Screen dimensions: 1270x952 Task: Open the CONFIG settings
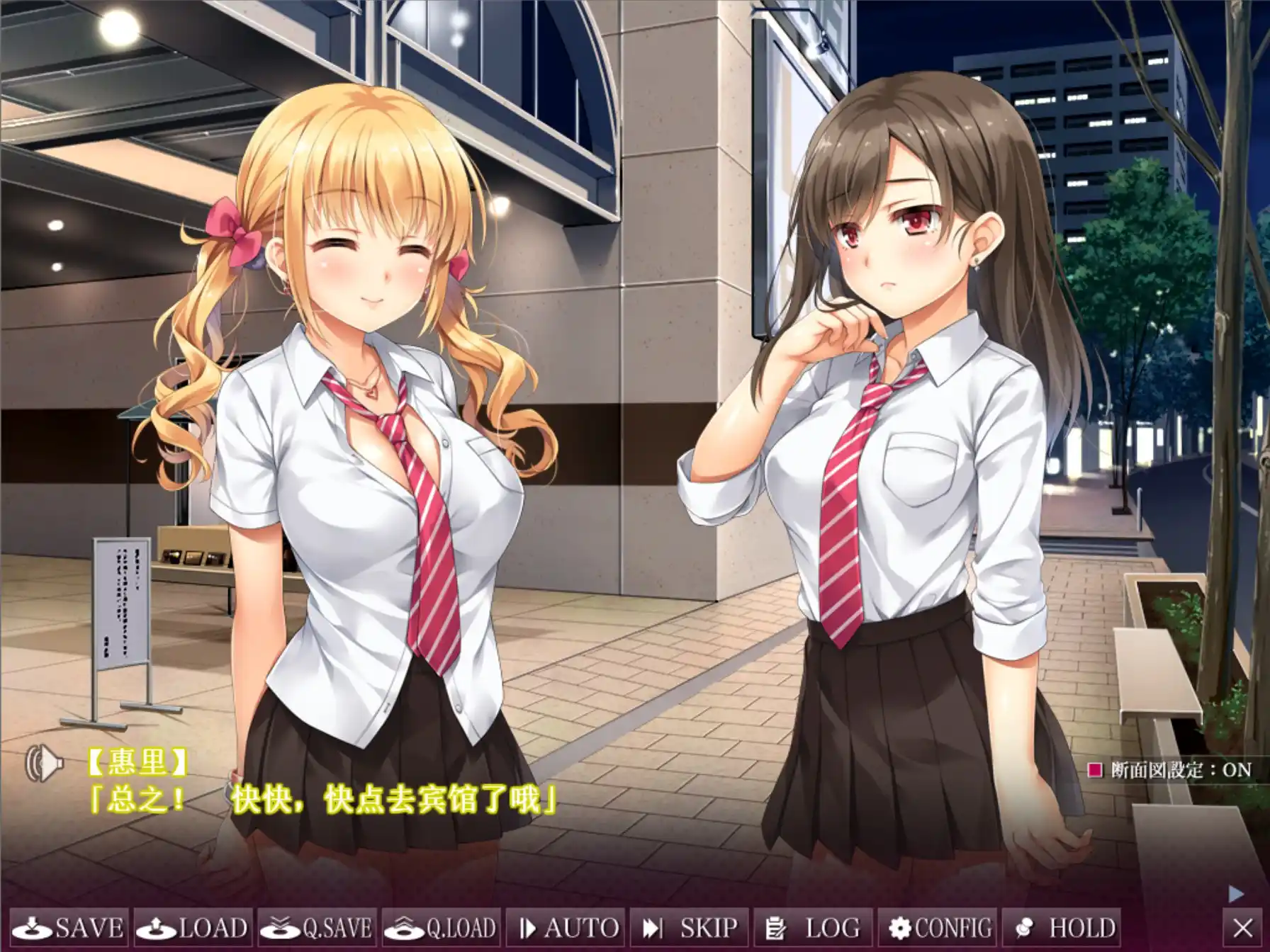[937, 928]
